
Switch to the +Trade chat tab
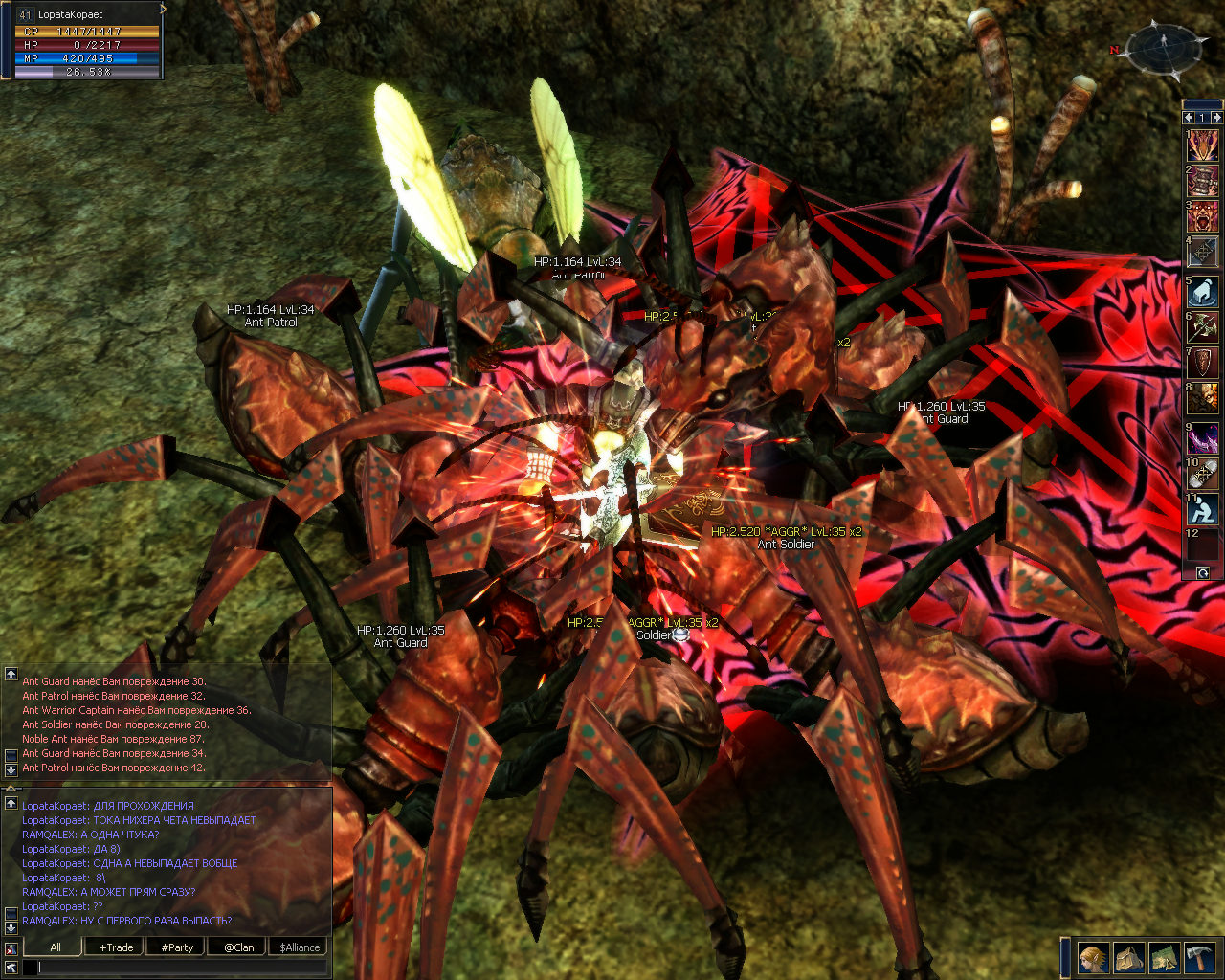click(x=116, y=947)
